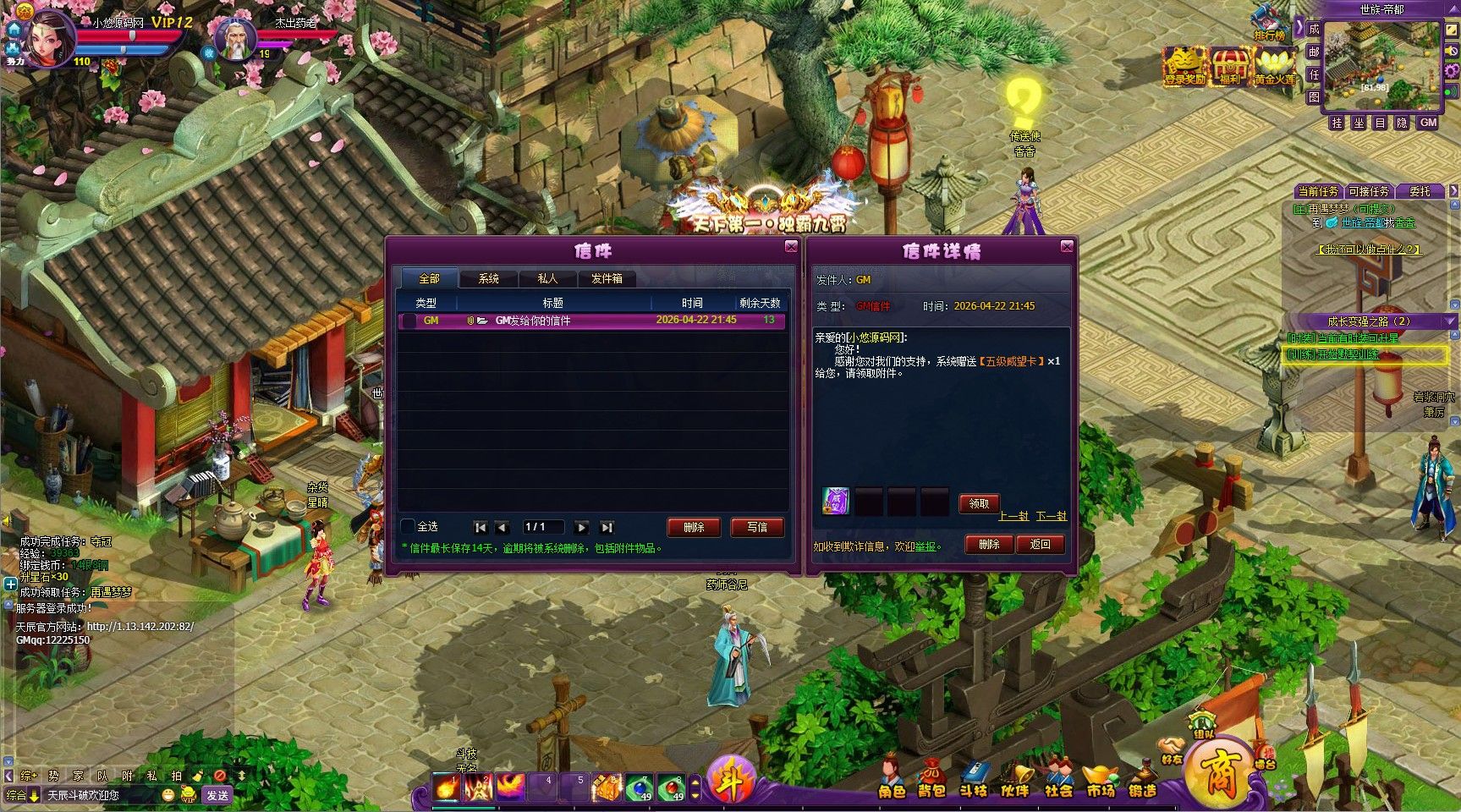Select the 威望 card attachment slot
The image size is (1461, 812).
[836, 502]
